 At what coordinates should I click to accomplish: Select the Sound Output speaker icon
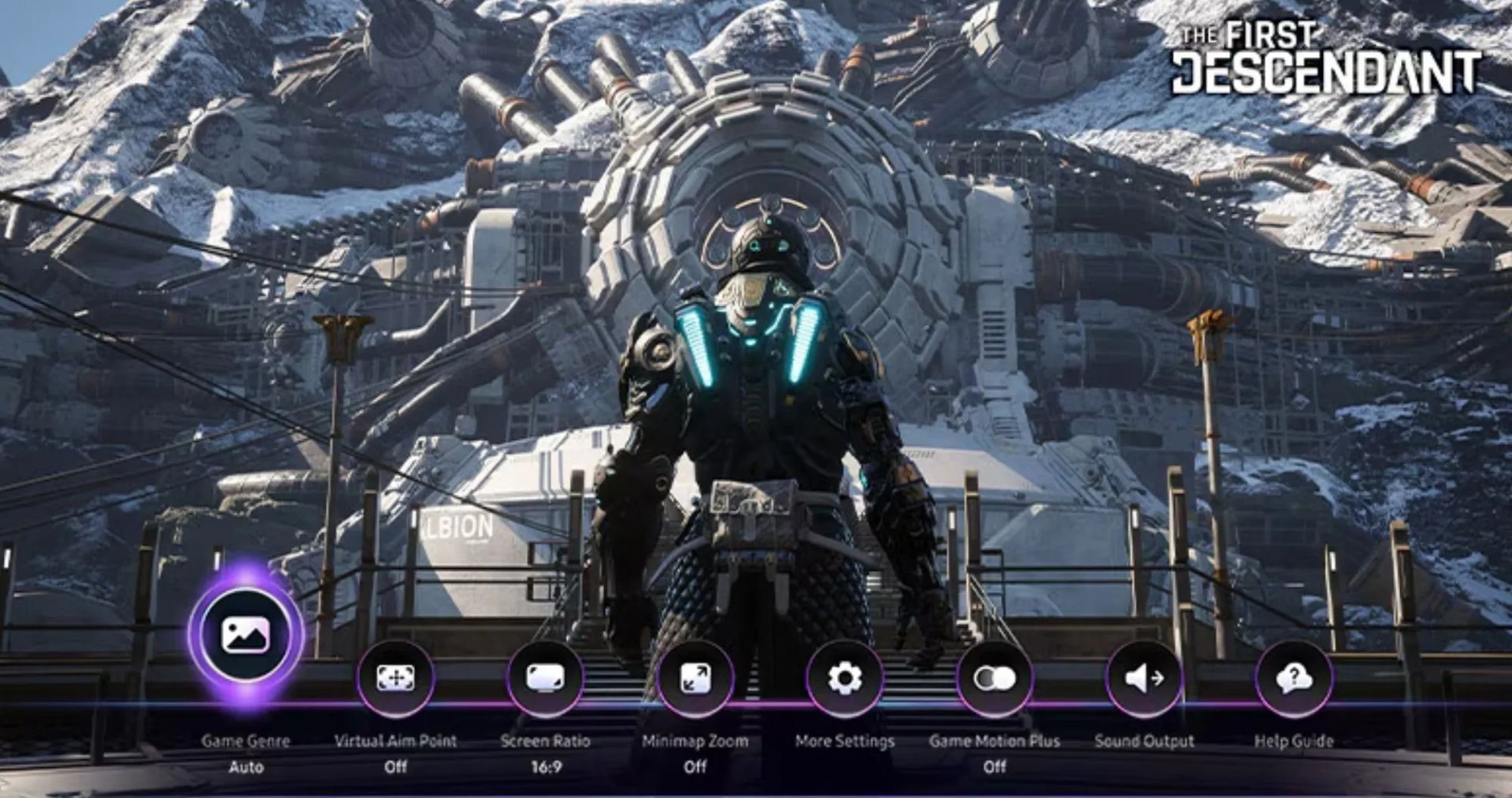[1144, 678]
